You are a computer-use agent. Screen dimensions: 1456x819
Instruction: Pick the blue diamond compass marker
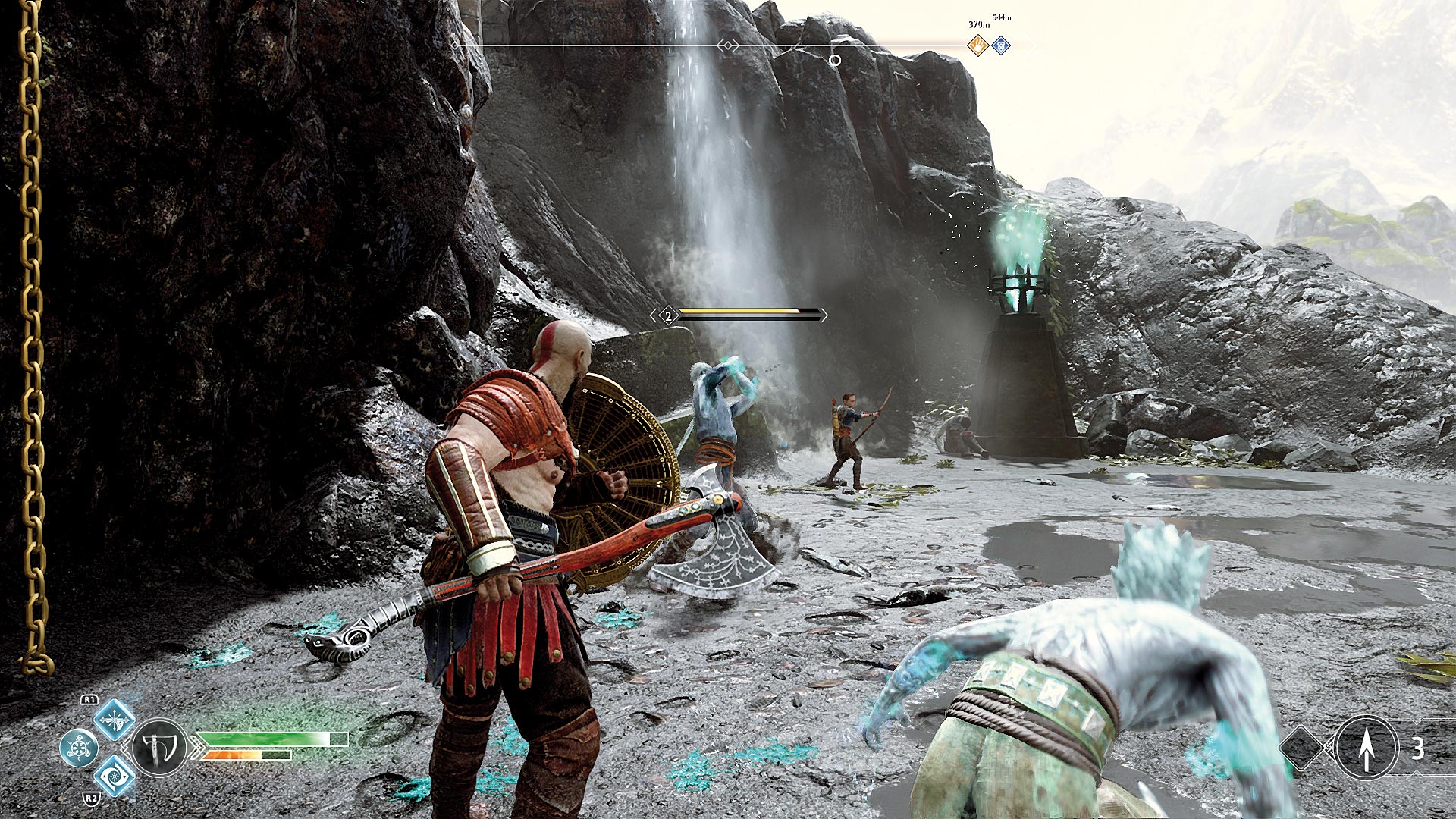[x=1001, y=46]
